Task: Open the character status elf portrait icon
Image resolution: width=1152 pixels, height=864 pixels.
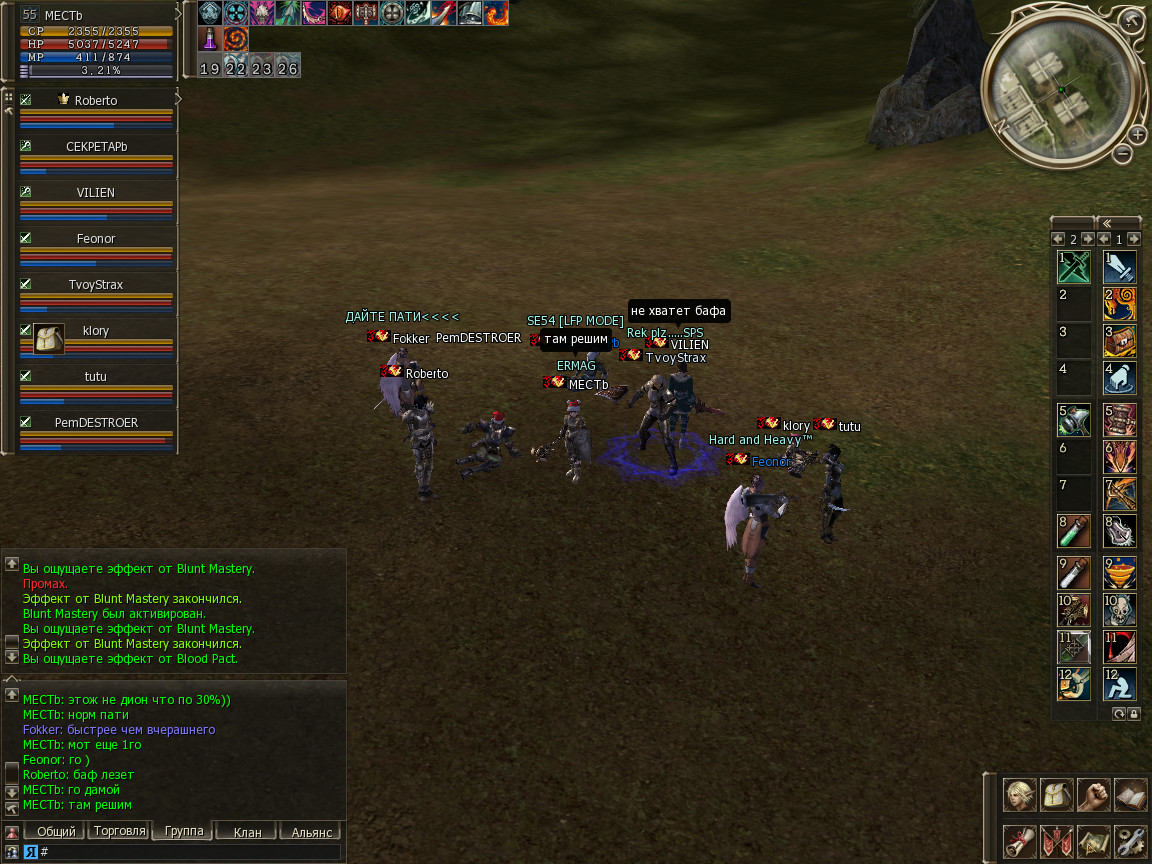Action: pos(1020,796)
